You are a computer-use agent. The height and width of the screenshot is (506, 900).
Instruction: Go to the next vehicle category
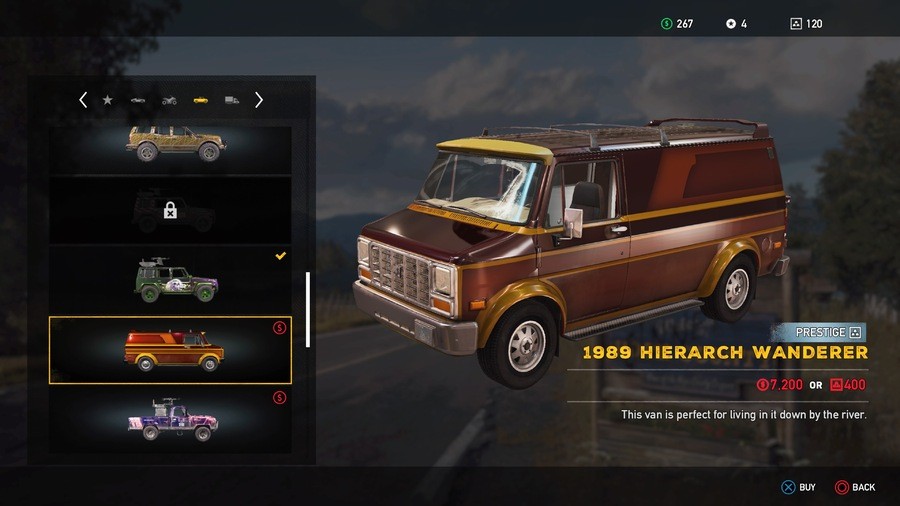259,100
